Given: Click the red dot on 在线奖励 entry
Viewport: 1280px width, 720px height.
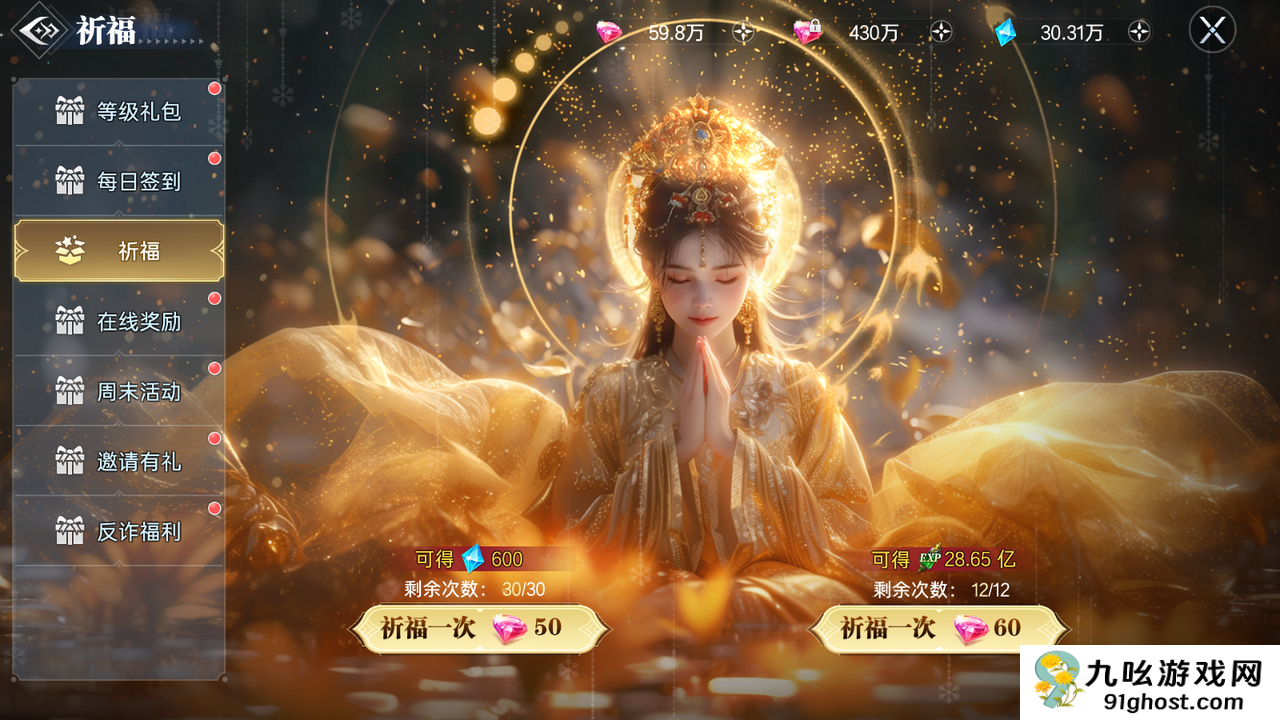Looking at the screenshot, I should coord(213,298).
